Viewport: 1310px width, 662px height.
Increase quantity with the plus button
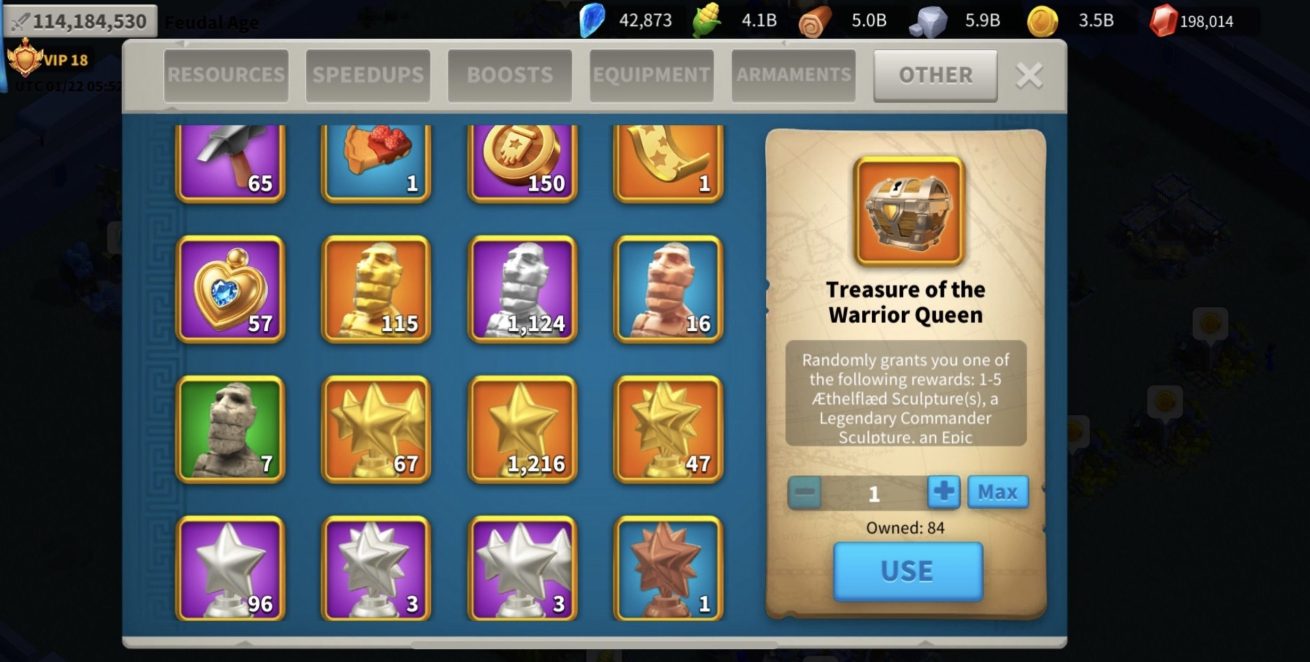point(943,492)
